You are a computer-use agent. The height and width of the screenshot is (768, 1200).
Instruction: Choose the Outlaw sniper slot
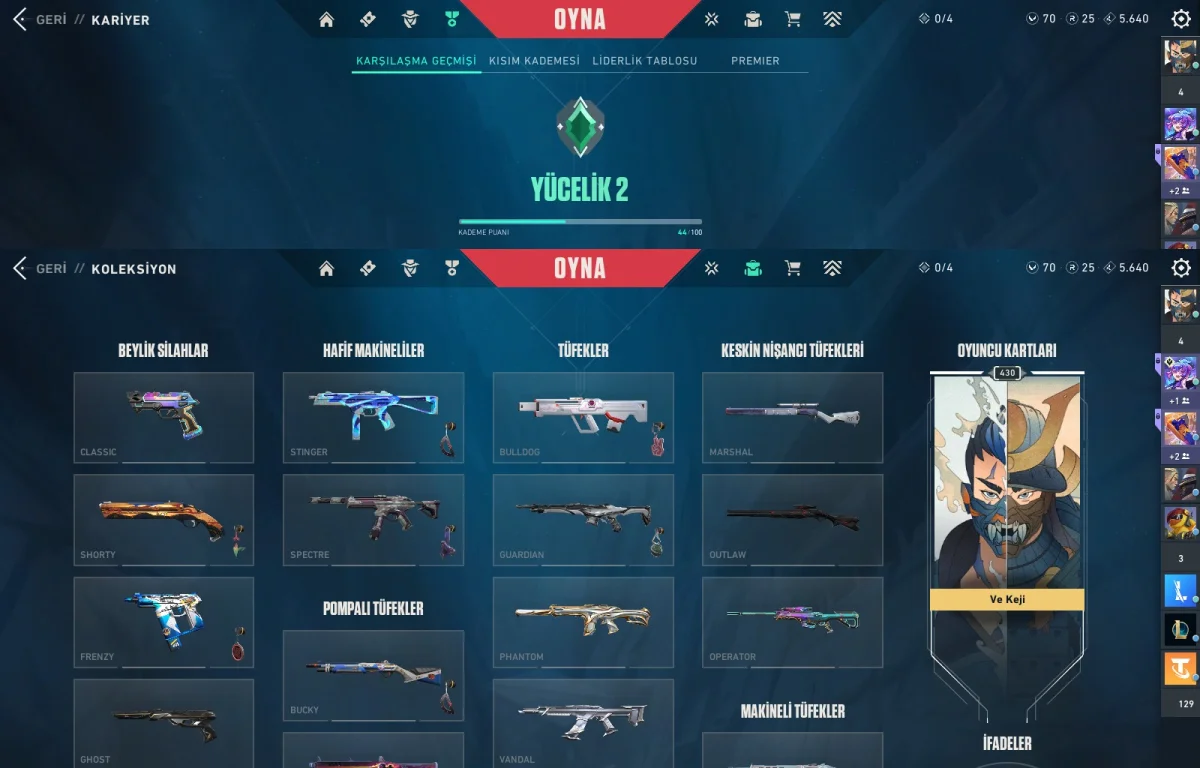(792, 519)
